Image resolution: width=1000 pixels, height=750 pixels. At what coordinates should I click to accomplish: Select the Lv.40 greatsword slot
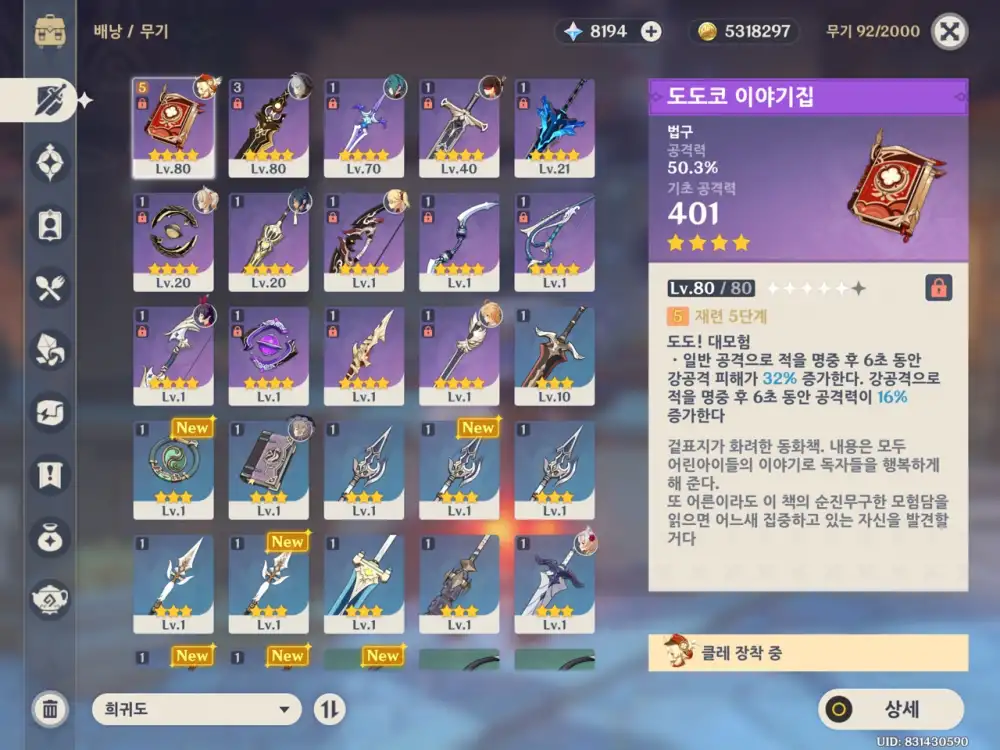pyautogui.click(x=459, y=127)
